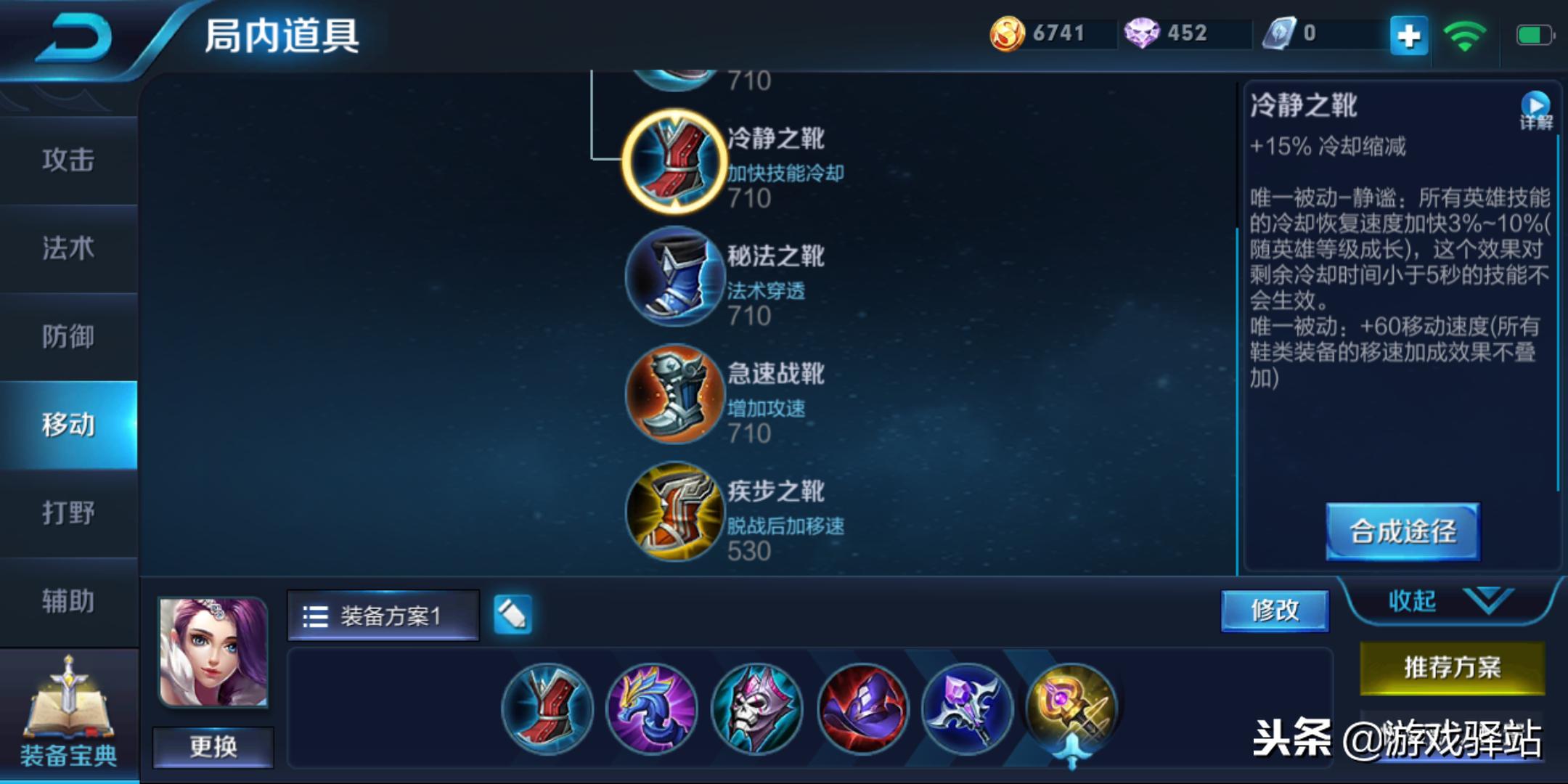The width and height of the screenshot is (1568, 784).
Task: Switch to the 攻击 category tab
Action: pos(69,160)
